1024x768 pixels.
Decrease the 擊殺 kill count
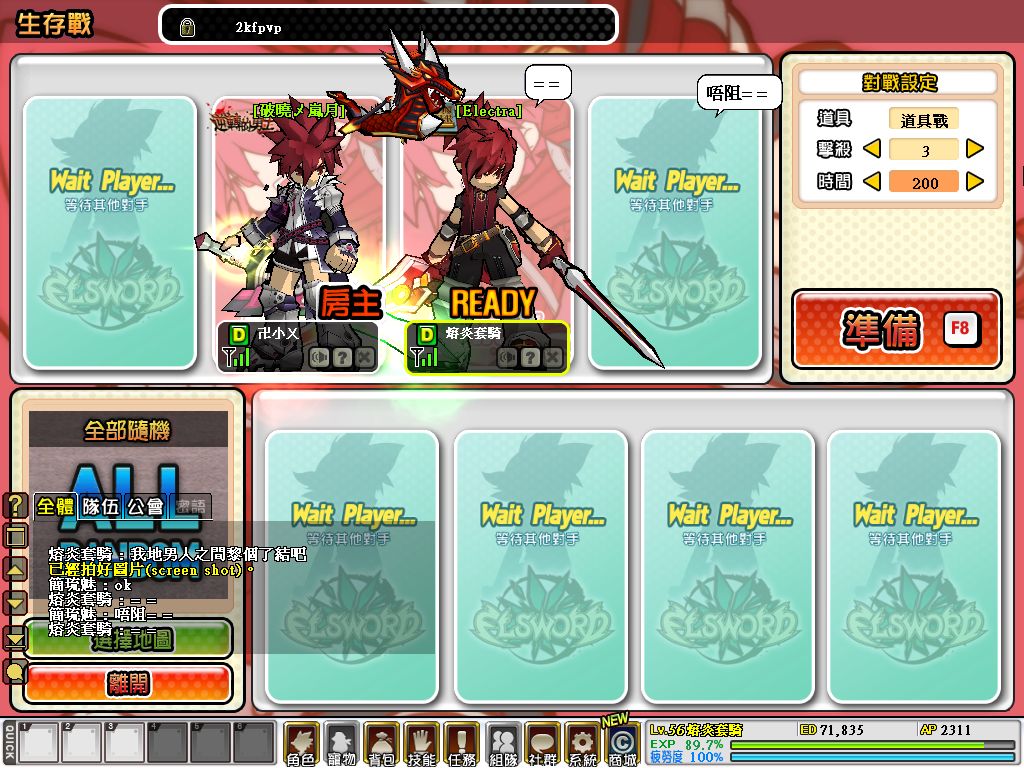coord(872,150)
